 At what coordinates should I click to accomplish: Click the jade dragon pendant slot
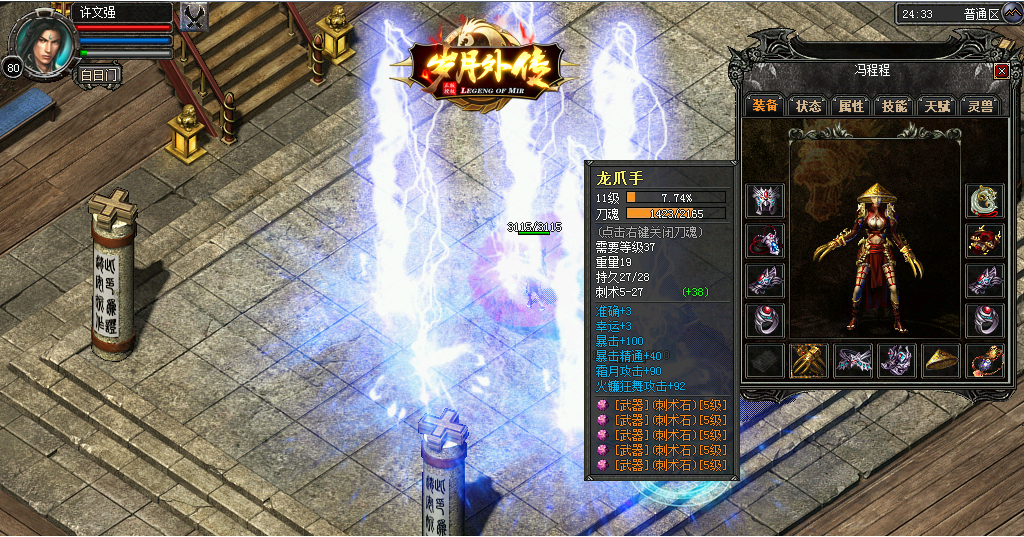tap(984, 201)
